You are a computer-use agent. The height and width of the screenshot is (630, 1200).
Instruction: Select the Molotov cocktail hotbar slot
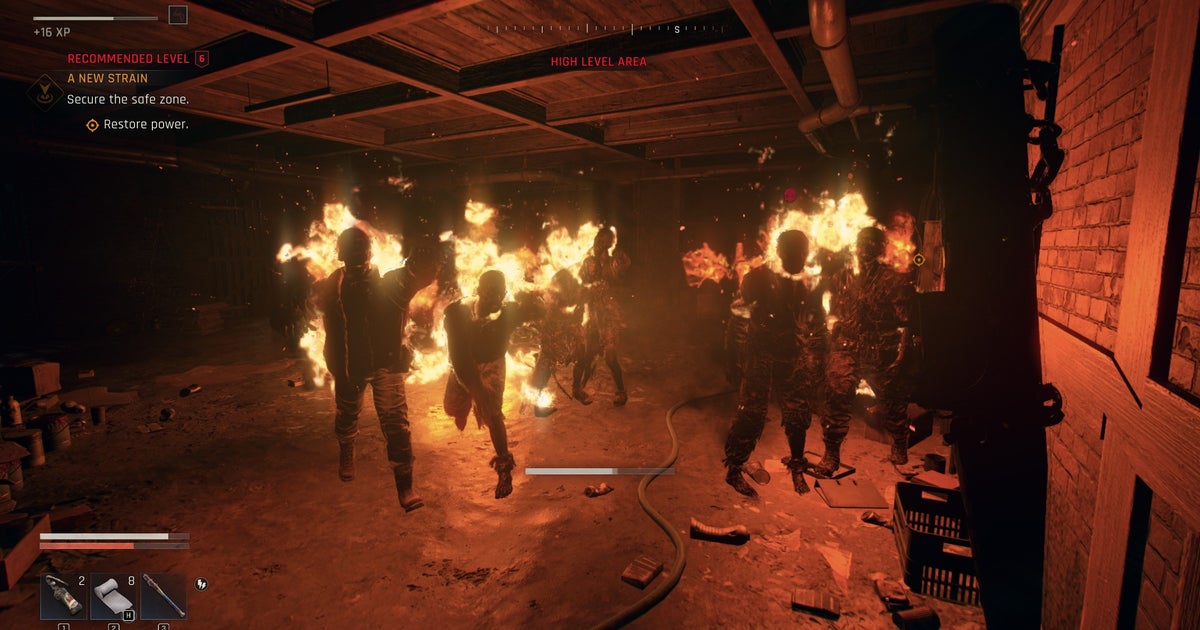coord(64,595)
